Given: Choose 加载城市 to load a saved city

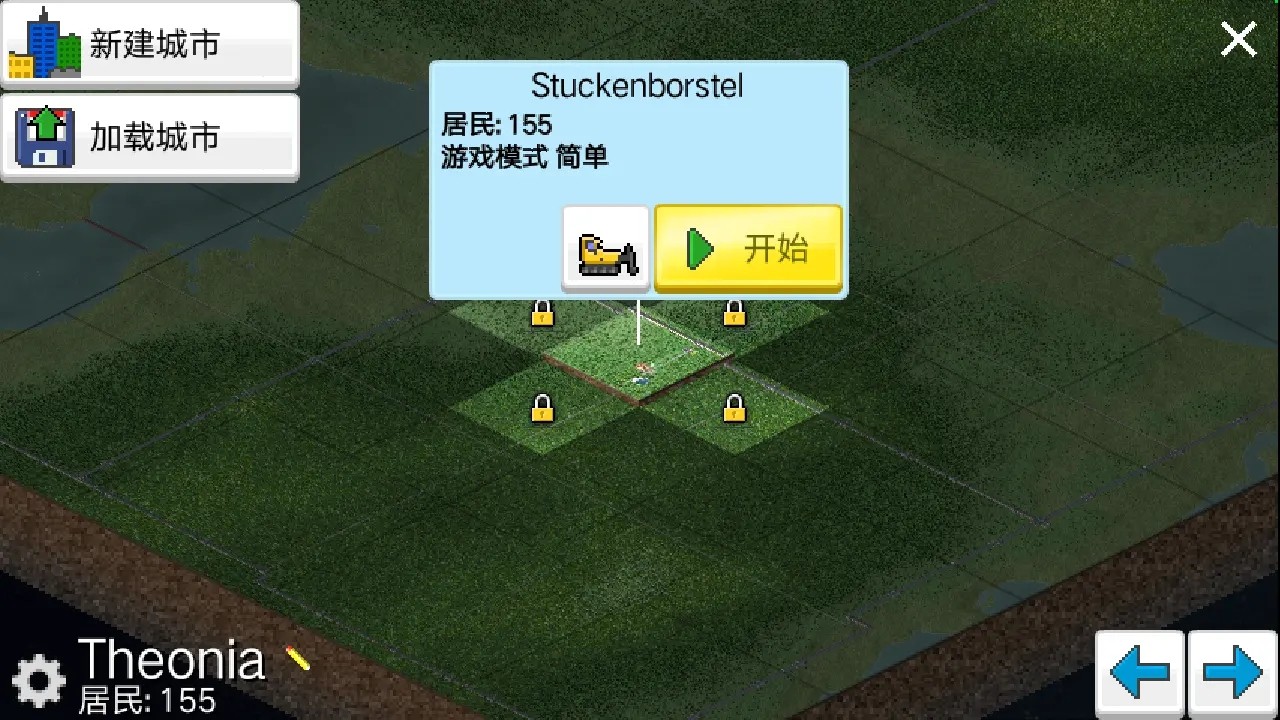Looking at the screenshot, I should pyautogui.click(x=150, y=136).
